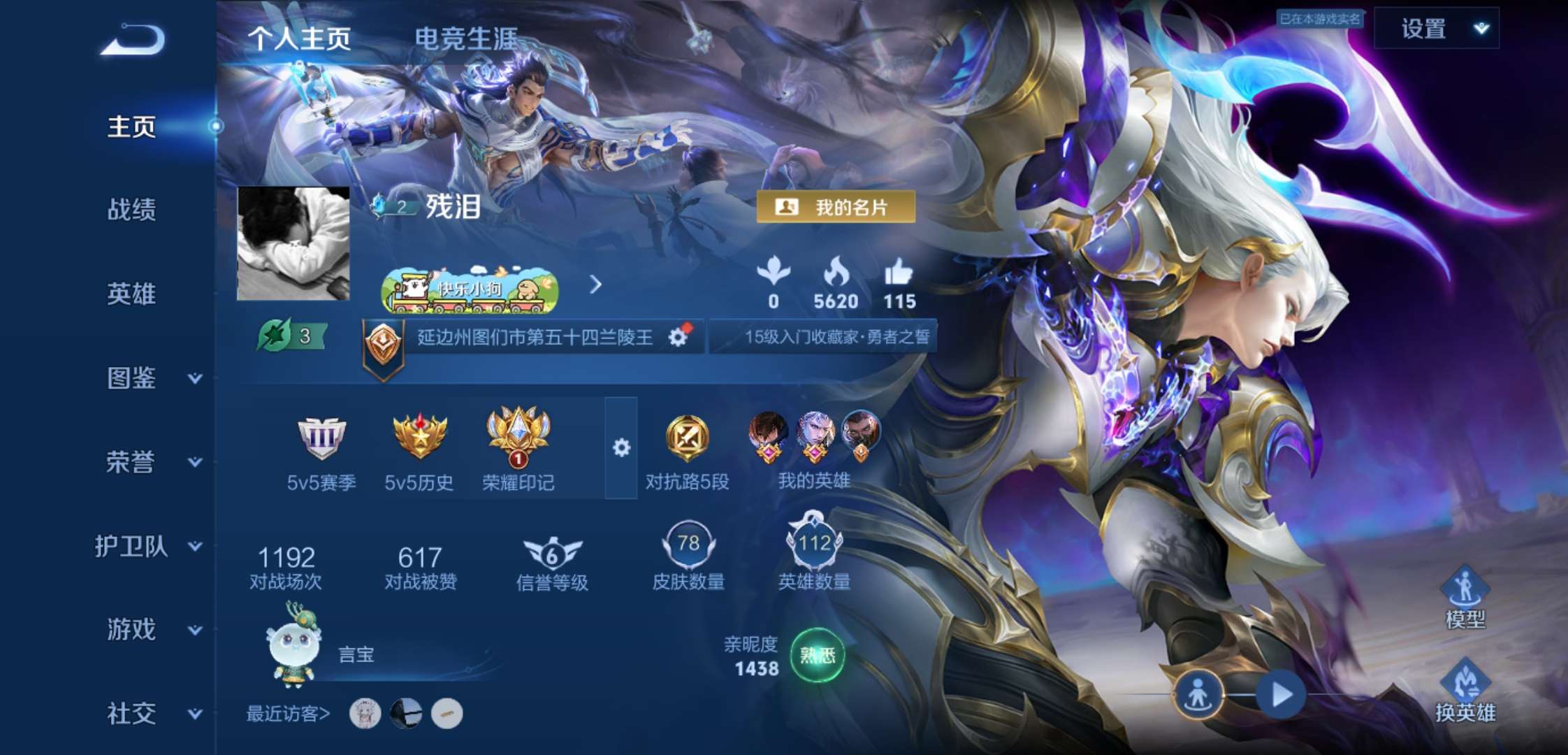Open the 设置 dropdown
Screen dimensions: 1568x755
tap(1437, 29)
